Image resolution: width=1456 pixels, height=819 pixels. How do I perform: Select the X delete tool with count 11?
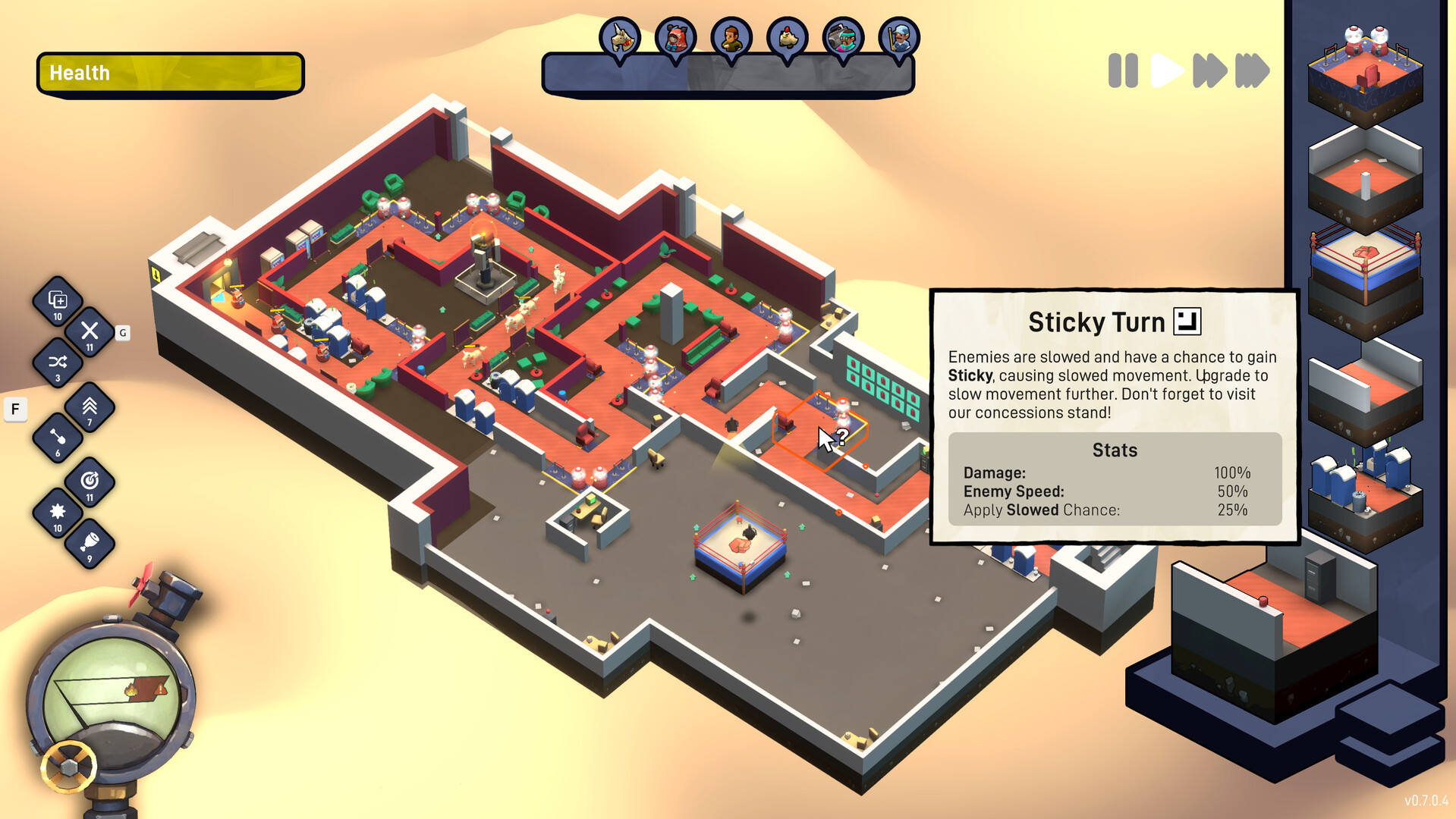point(90,331)
